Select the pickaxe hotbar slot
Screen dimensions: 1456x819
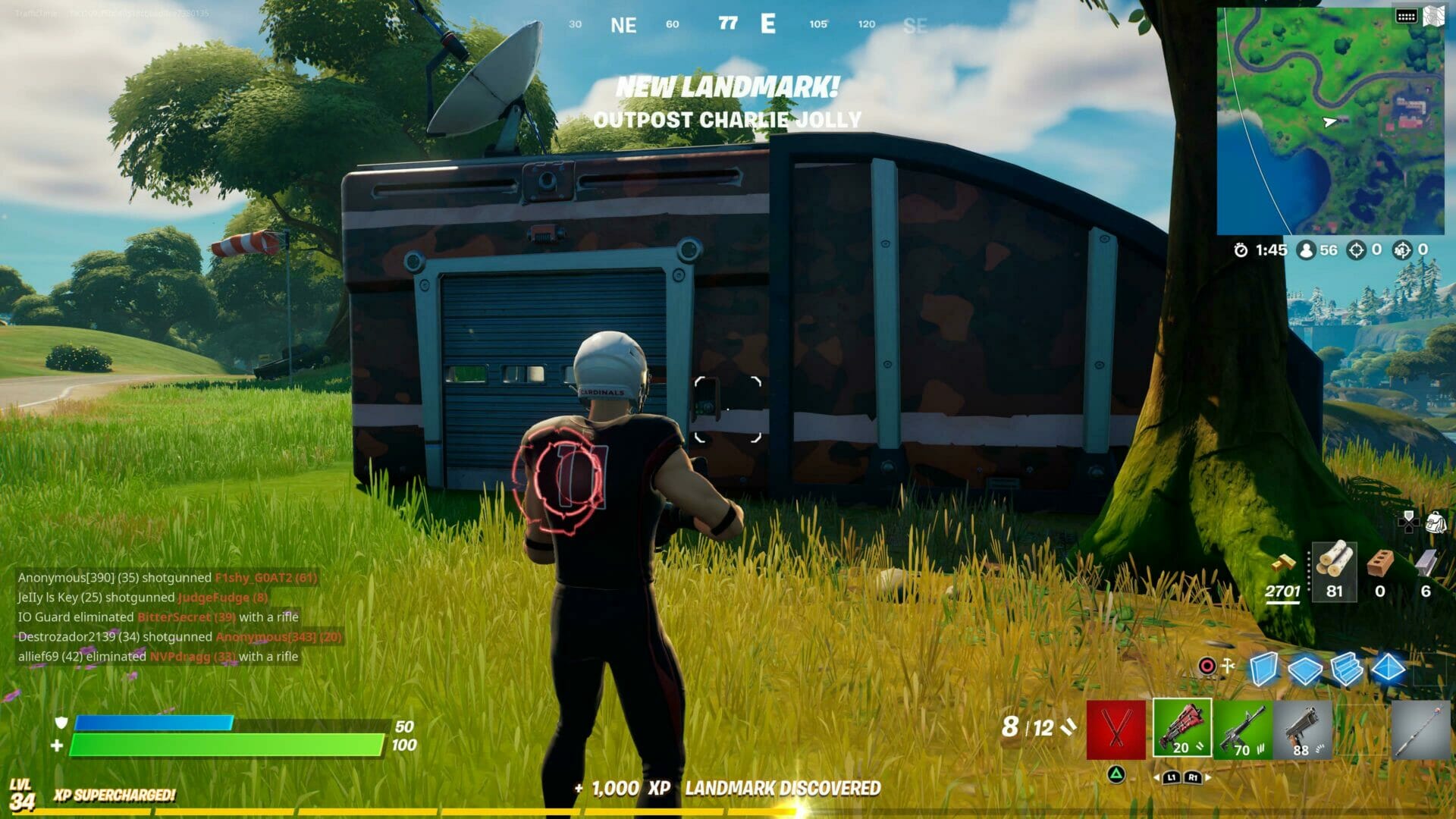pyautogui.click(x=1116, y=728)
